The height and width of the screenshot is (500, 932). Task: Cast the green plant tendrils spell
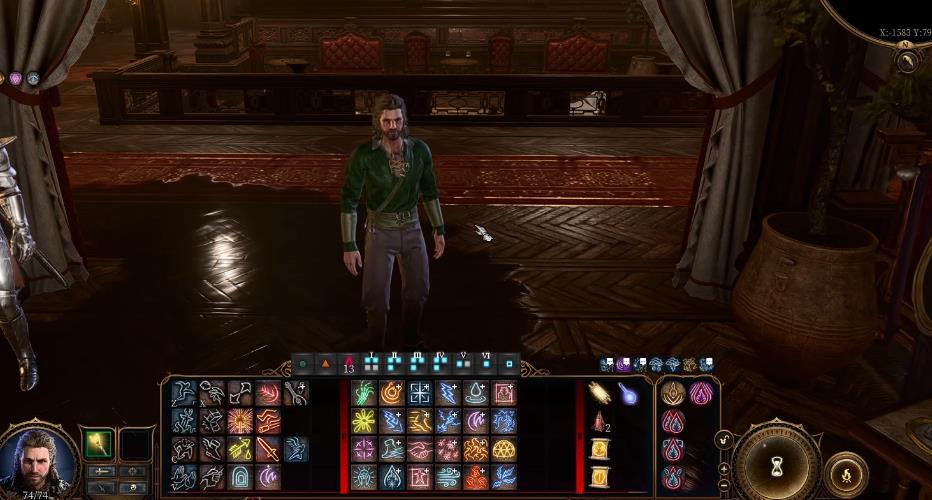(x=364, y=393)
